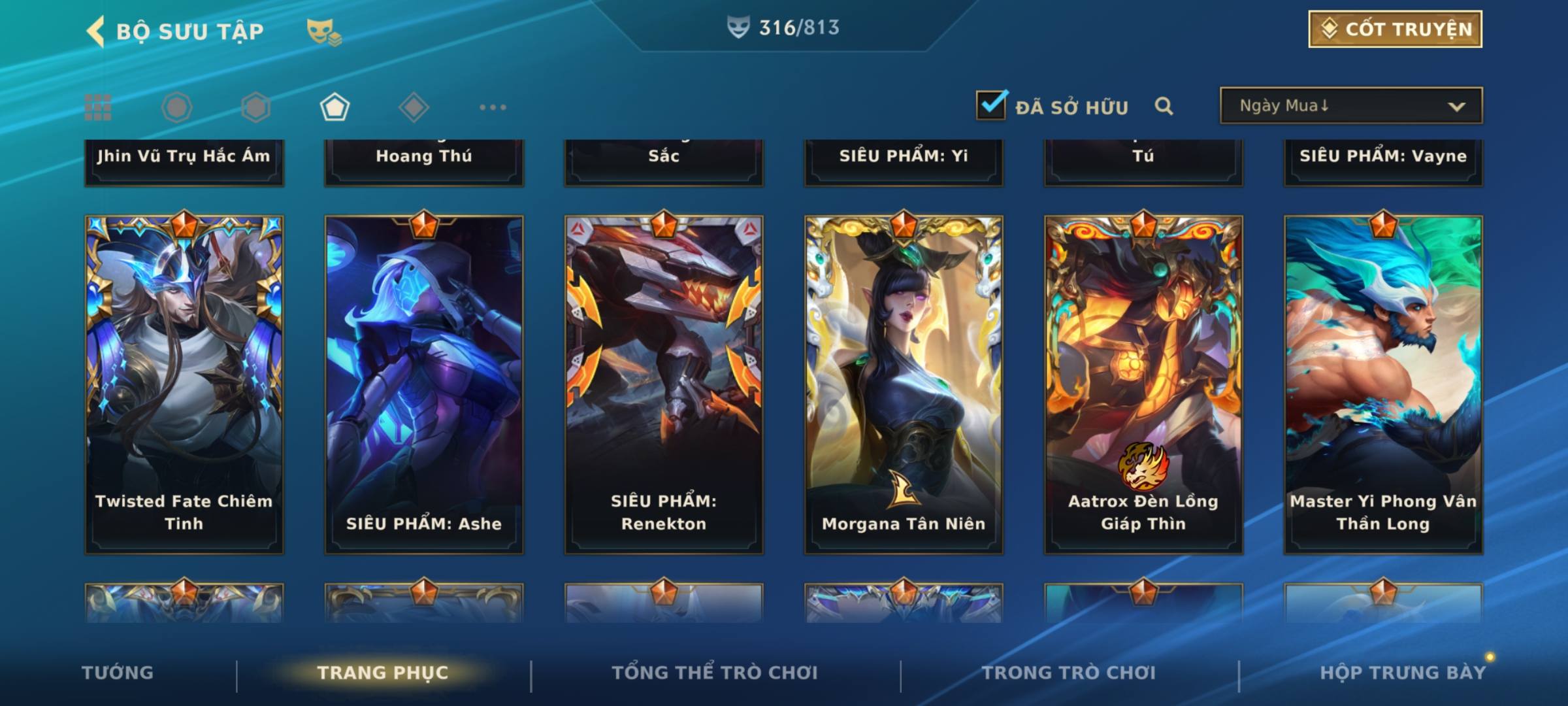Image resolution: width=1568 pixels, height=706 pixels.
Task: Open the skin search magnifier
Action: (1164, 106)
